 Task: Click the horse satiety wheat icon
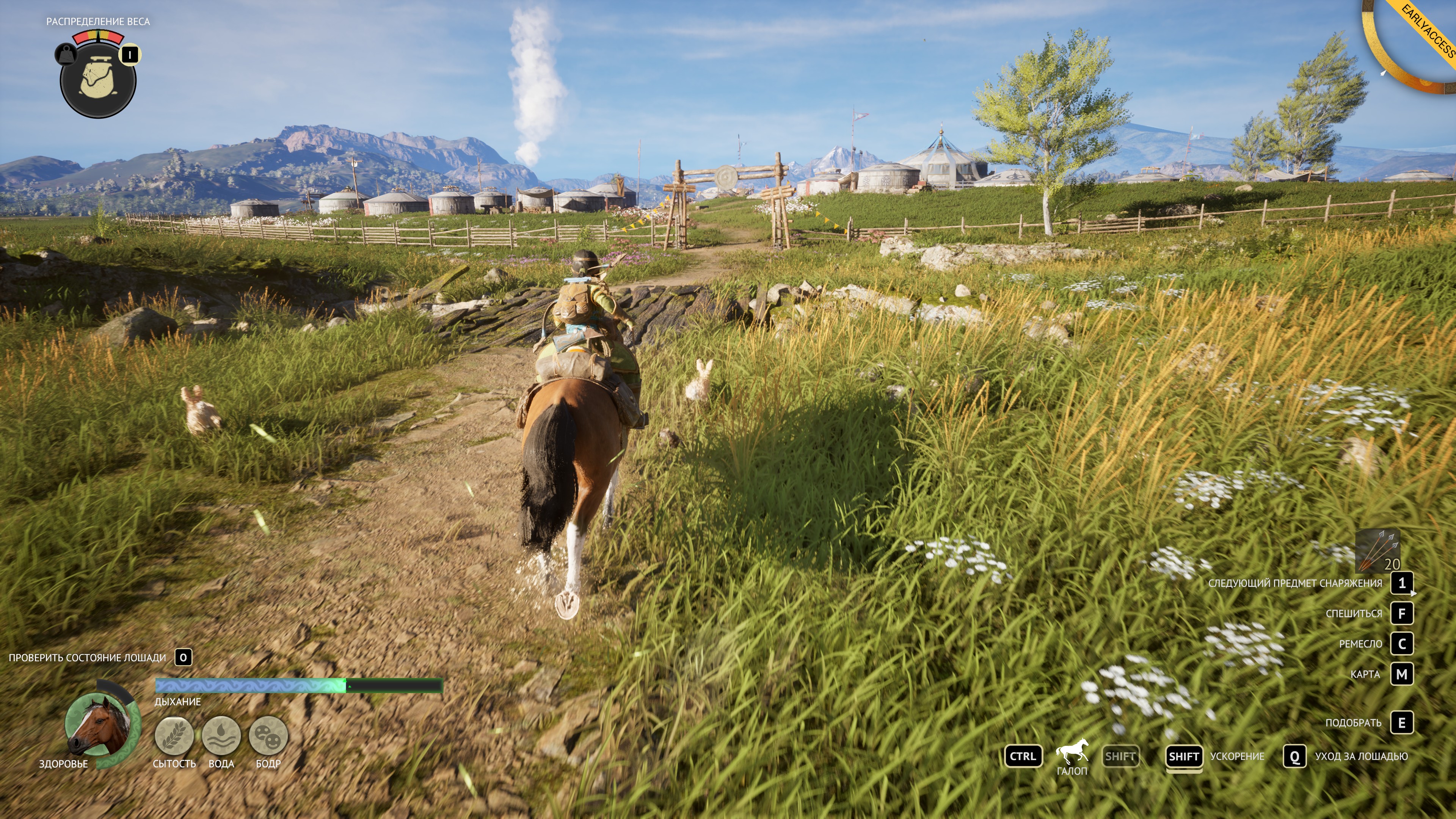(x=174, y=736)
